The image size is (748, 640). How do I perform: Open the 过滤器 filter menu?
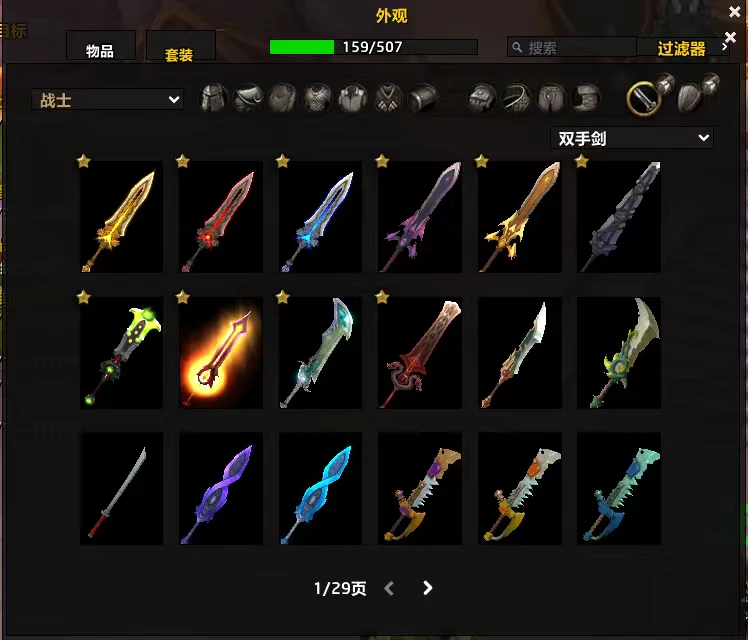pos(683,48)
